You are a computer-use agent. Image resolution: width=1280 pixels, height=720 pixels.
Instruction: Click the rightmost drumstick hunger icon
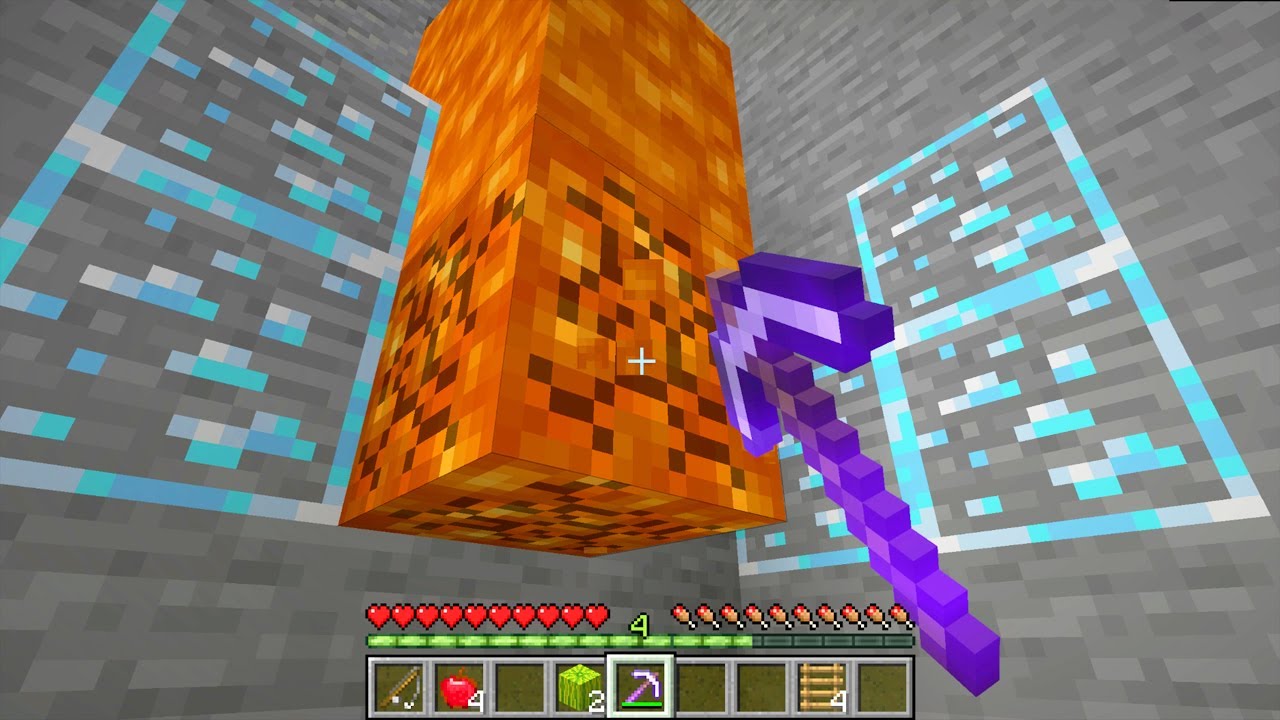[x=900, y=616]
